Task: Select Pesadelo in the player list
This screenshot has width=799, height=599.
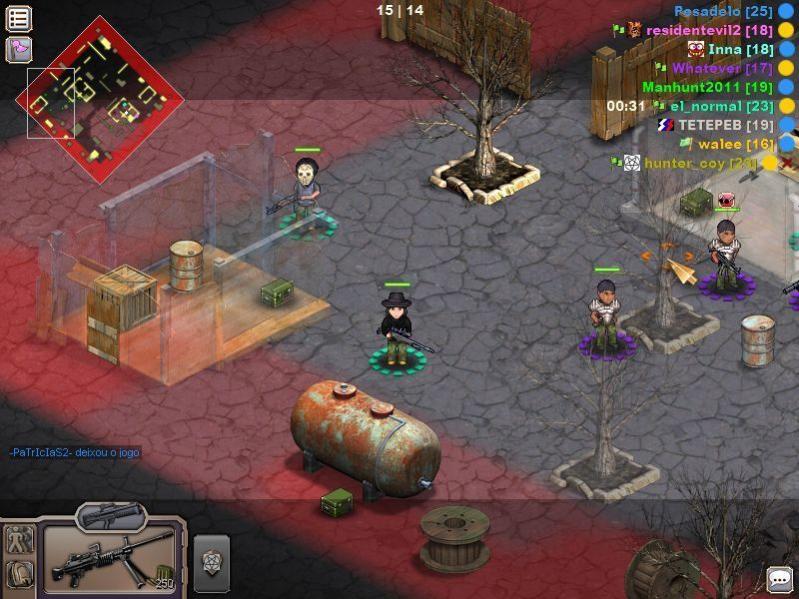Action: coord(722,11)
